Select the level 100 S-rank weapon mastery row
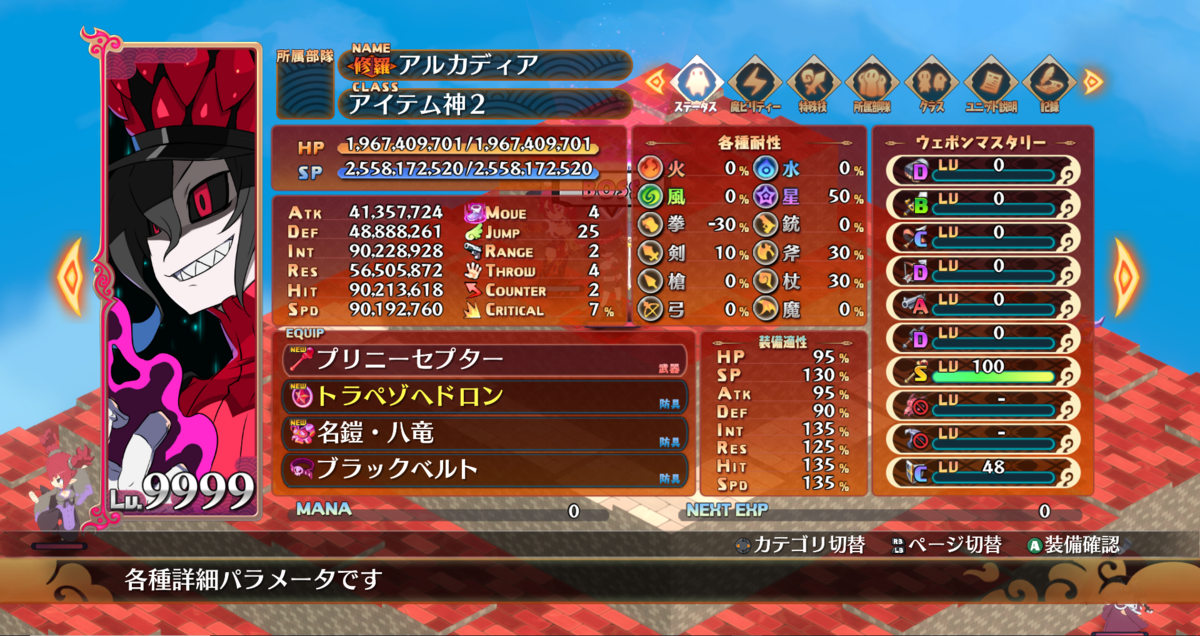Image resolution: width=1200 pixels, height=636 pixels. pyautogui.click(x=980, y=370)
